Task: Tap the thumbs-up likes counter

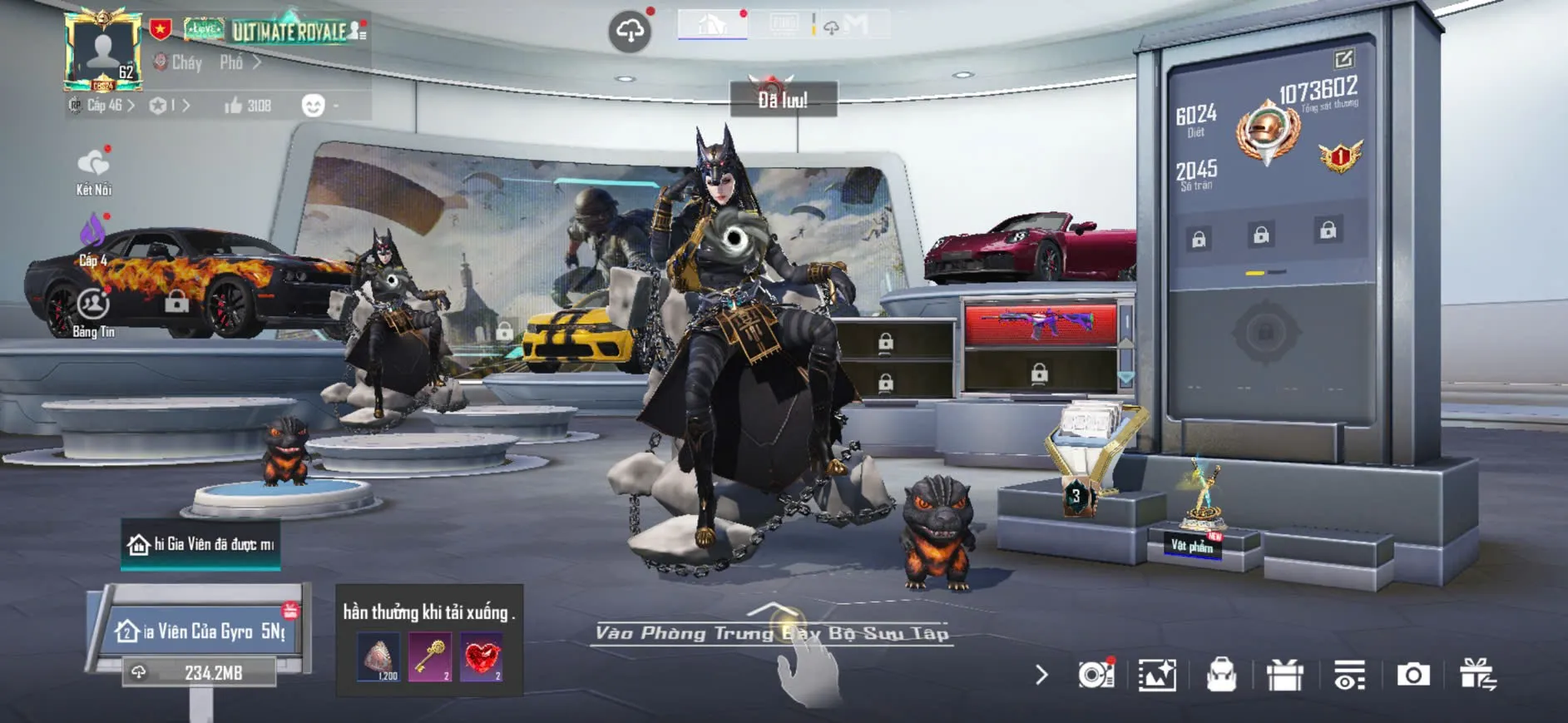Action: pos(247,106)
